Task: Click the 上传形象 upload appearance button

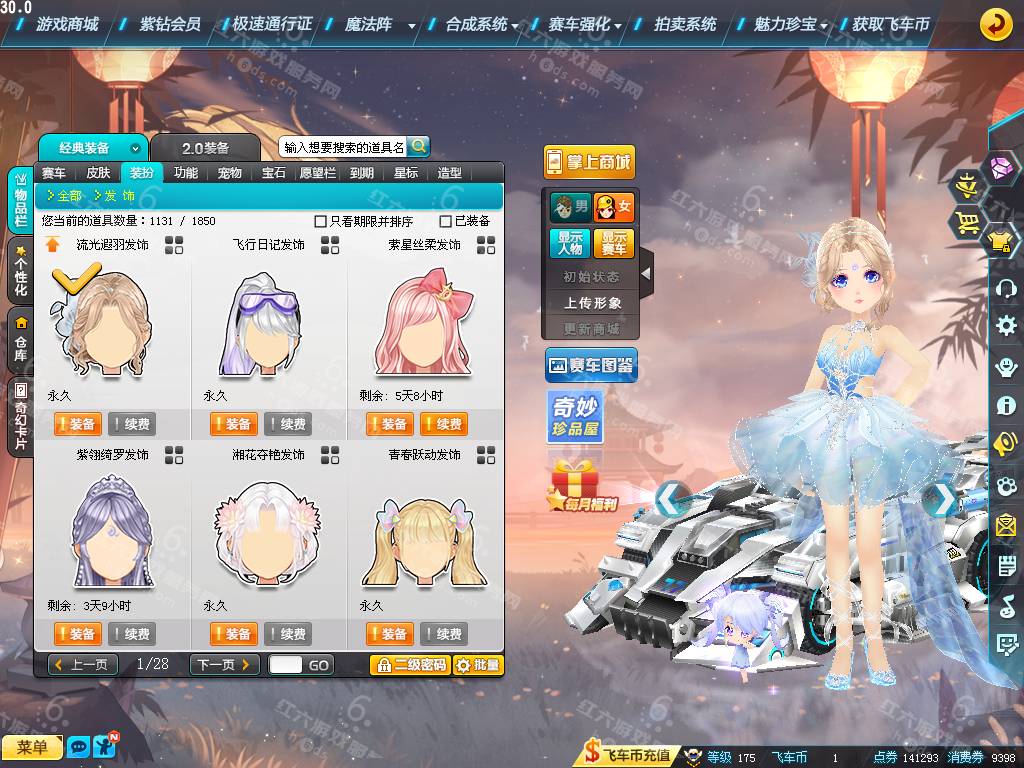Action: (592, 302)
